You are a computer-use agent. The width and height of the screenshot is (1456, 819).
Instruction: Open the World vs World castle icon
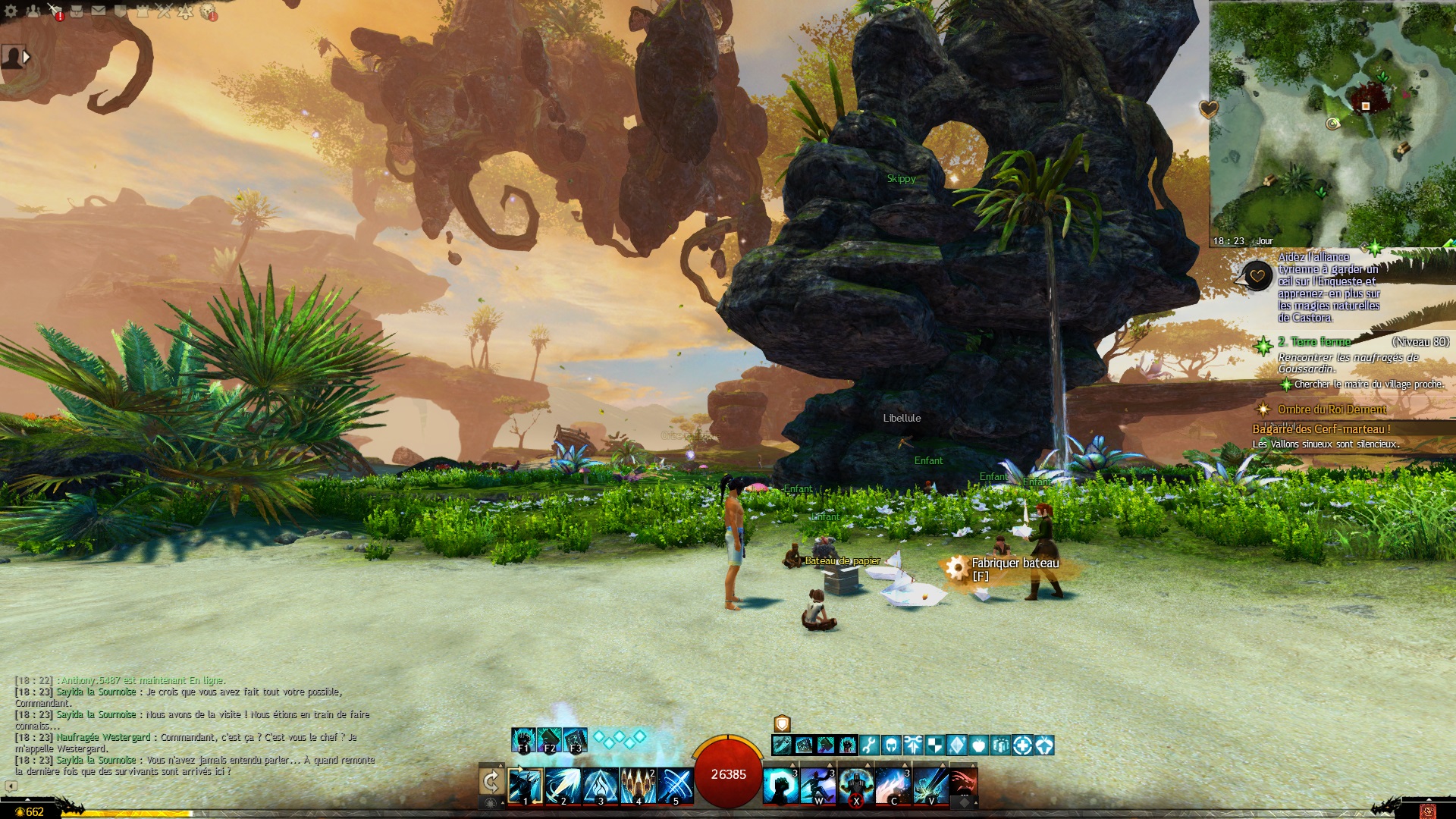pos(143,11)
